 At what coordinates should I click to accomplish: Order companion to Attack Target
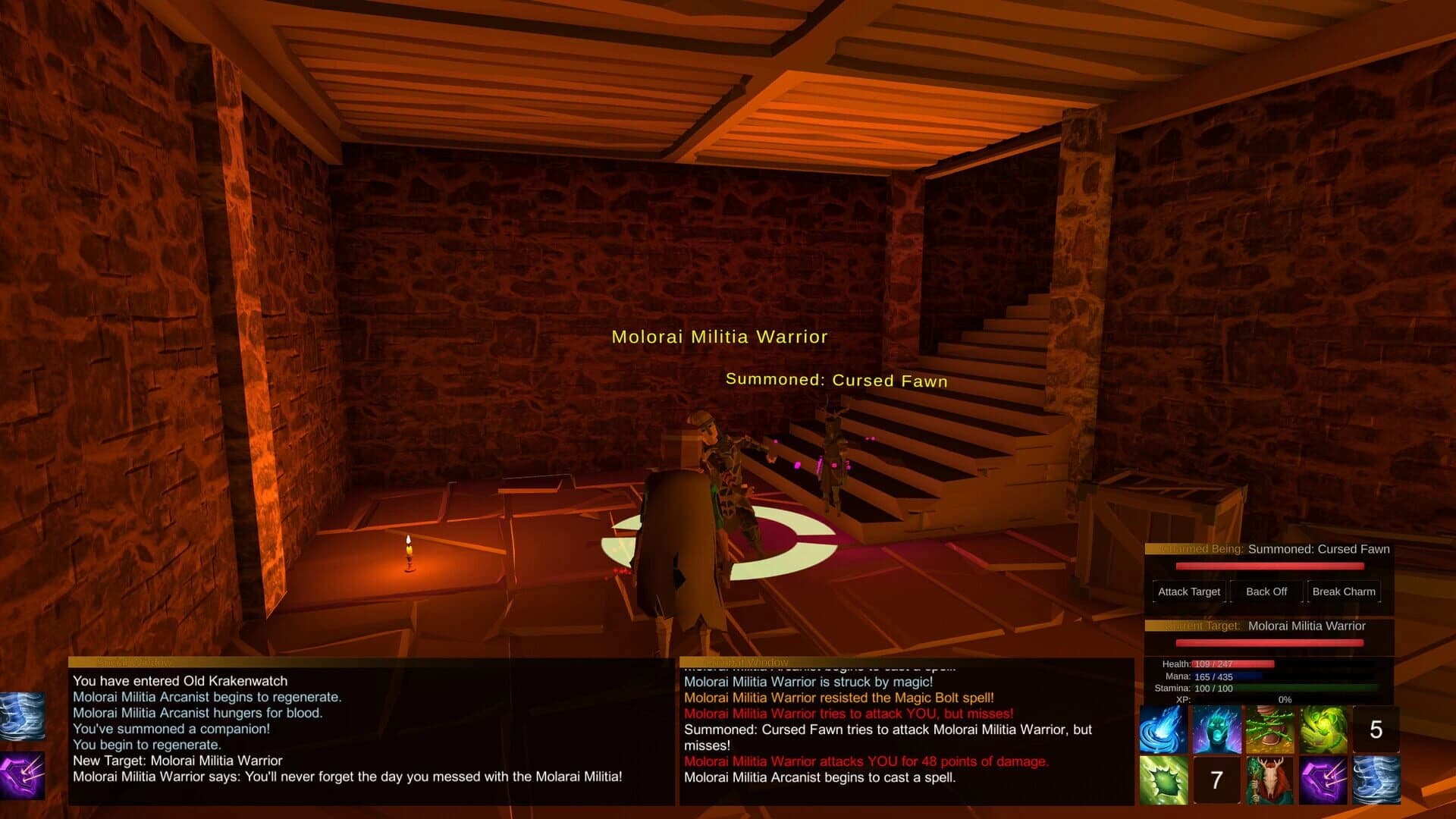1188,591
